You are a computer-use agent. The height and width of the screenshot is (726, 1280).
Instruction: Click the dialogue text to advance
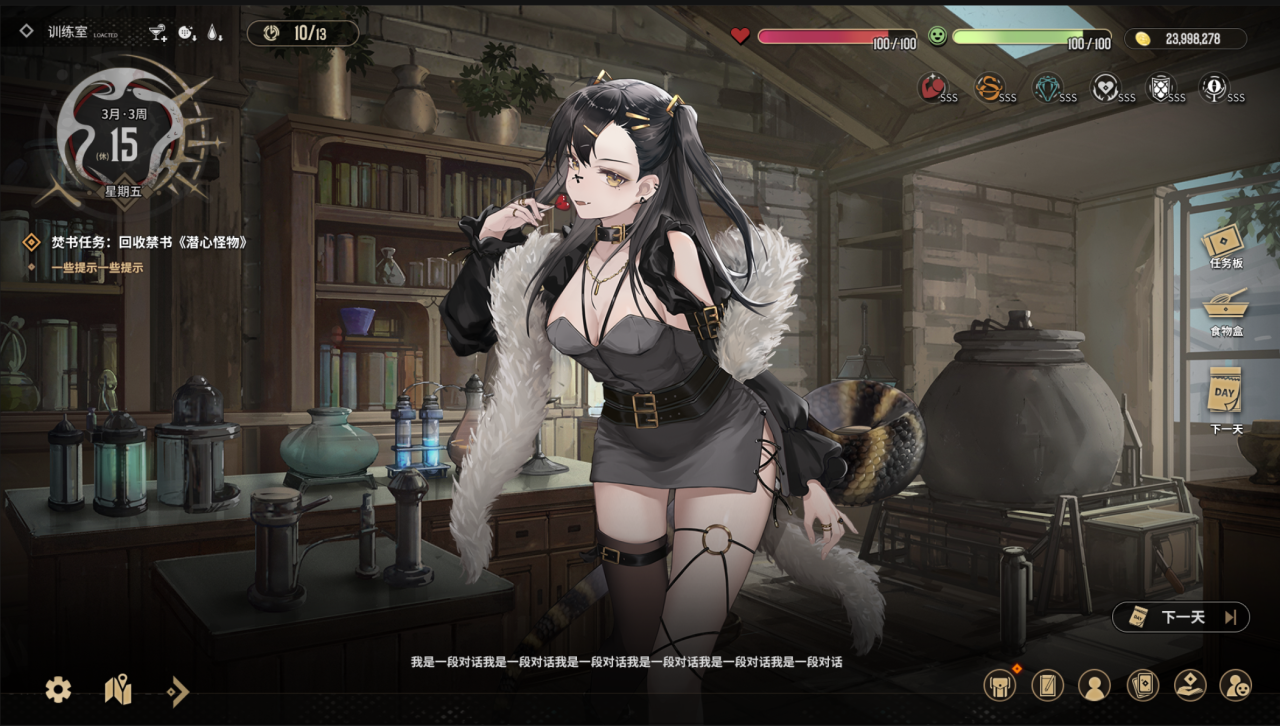coord(640,663)
